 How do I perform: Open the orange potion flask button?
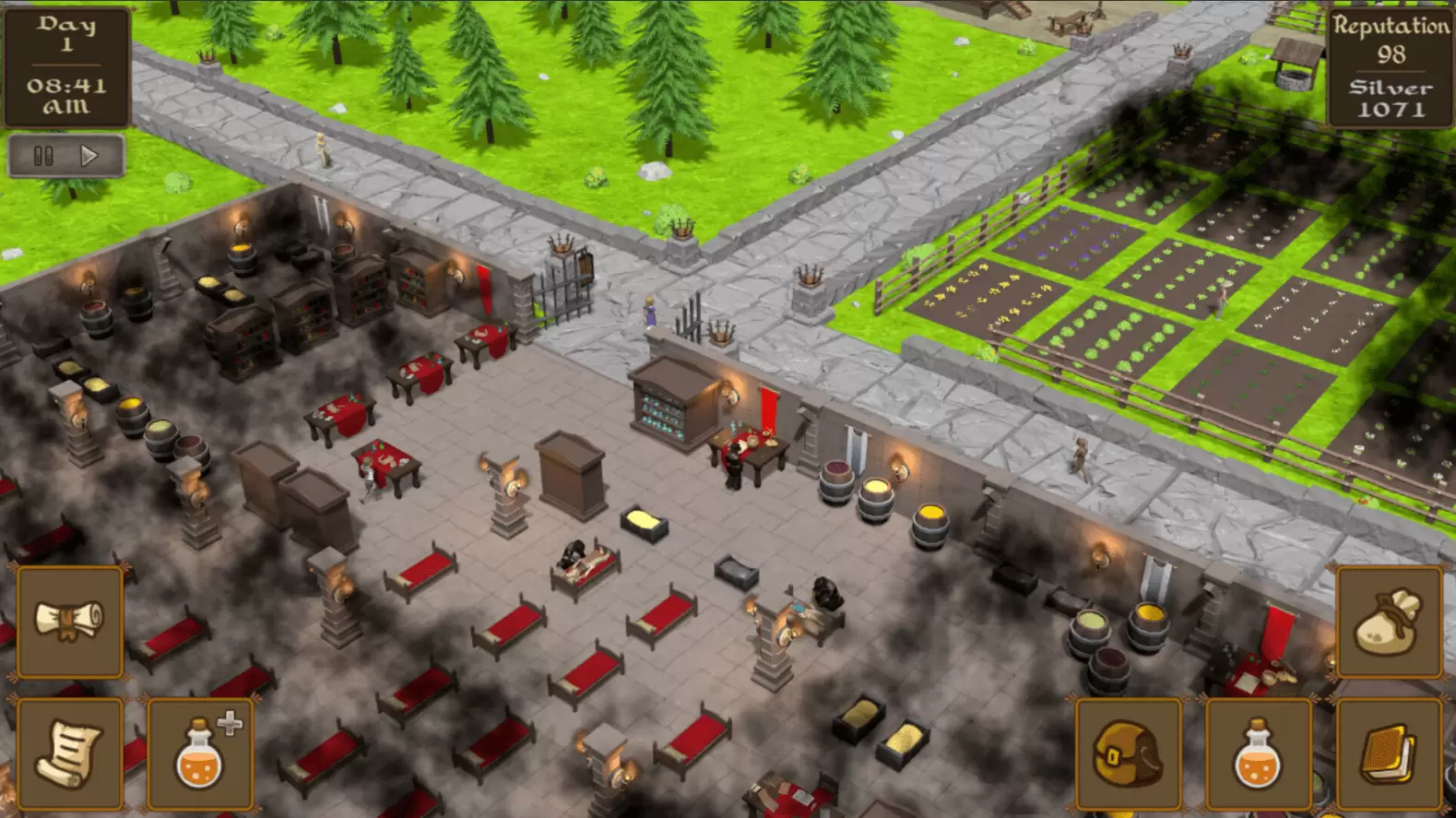pyautogui.click(x=1259, y=753)
